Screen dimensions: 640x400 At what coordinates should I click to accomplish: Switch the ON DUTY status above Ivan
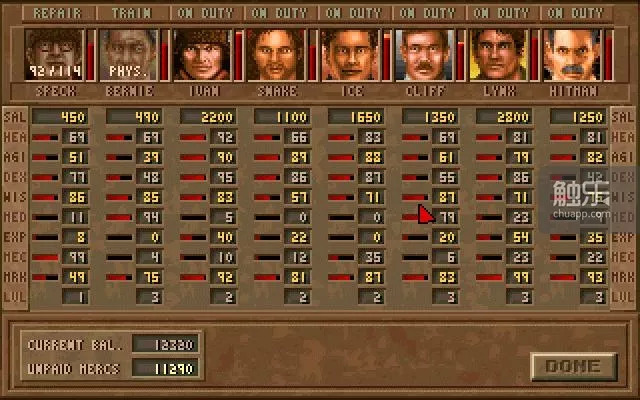pos(206,14)
